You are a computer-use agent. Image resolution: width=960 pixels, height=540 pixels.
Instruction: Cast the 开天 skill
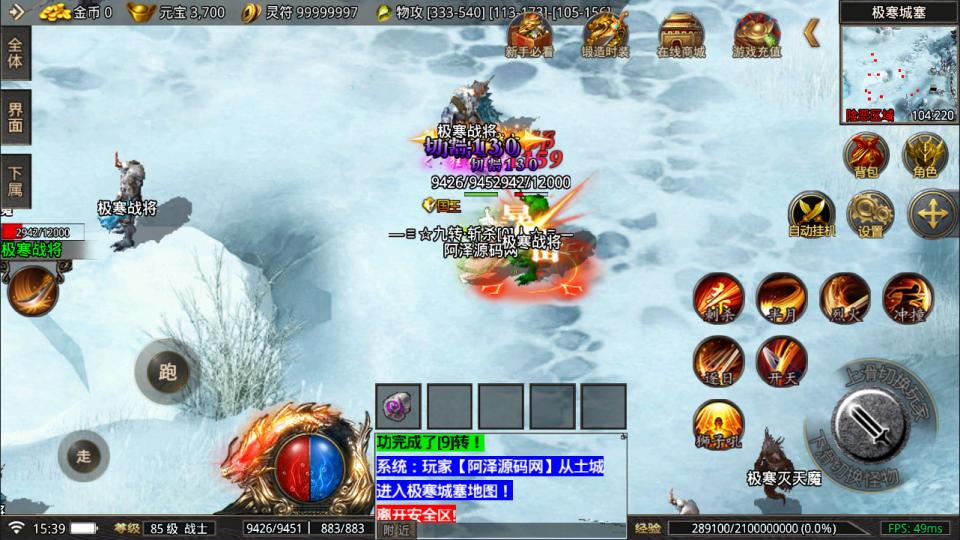[781, 360]
